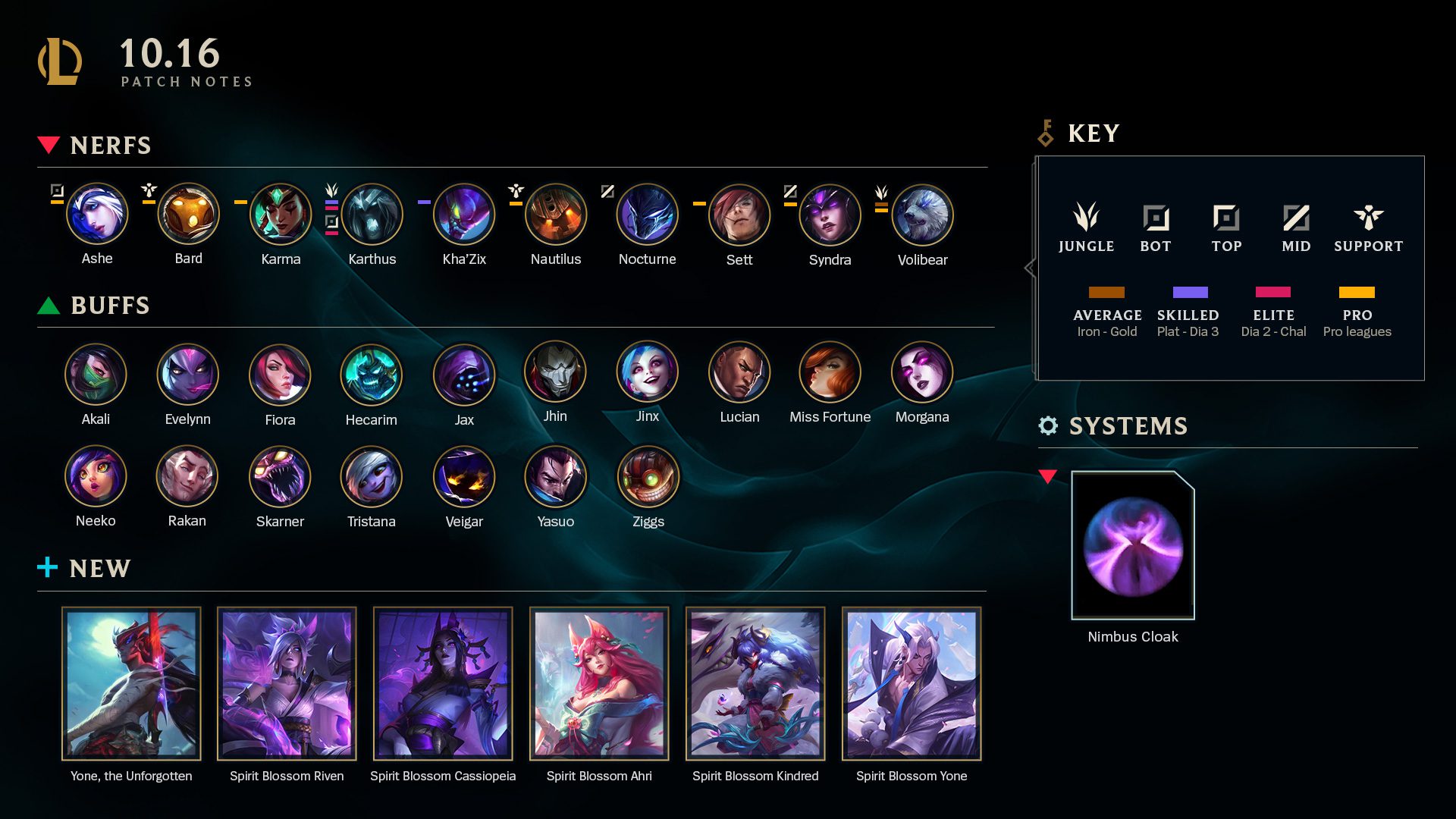This screenshot has height=819, width=1456.
Task: Choose the Pro leagues yellow swatch
Action: [x=1357, y=293]
